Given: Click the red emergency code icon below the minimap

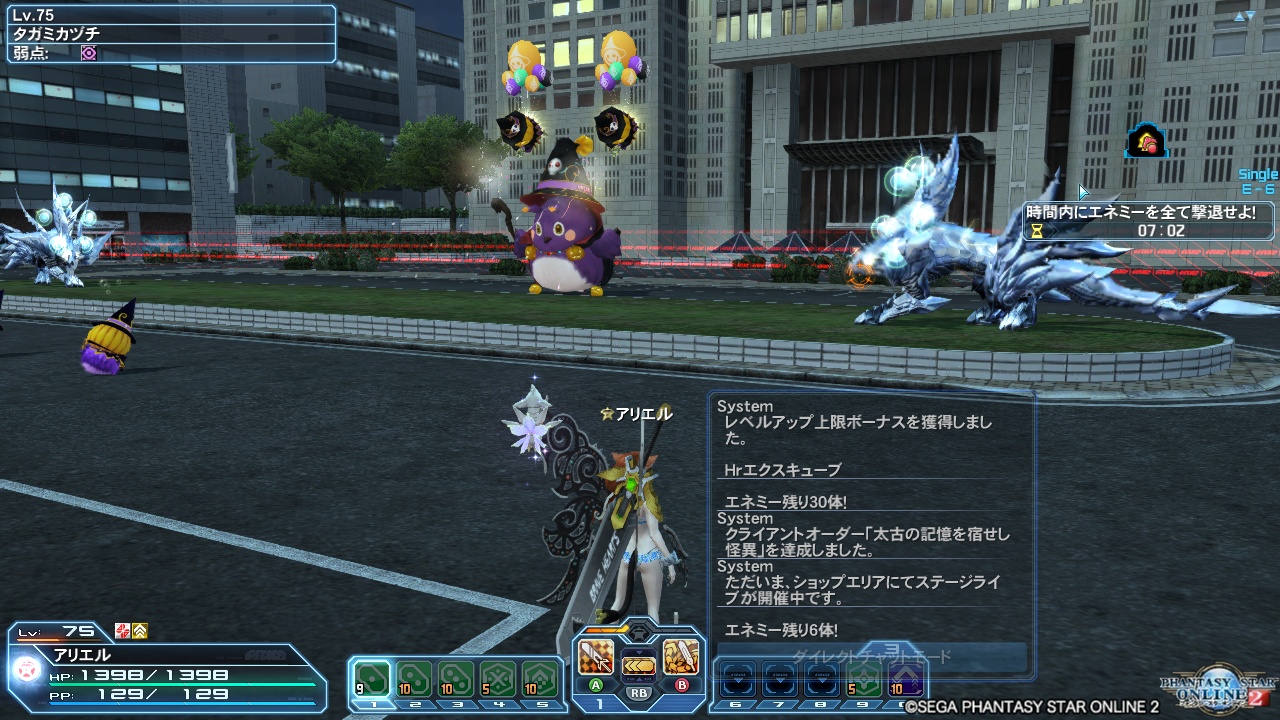Looking at the screenshot, I should 1144,142.
